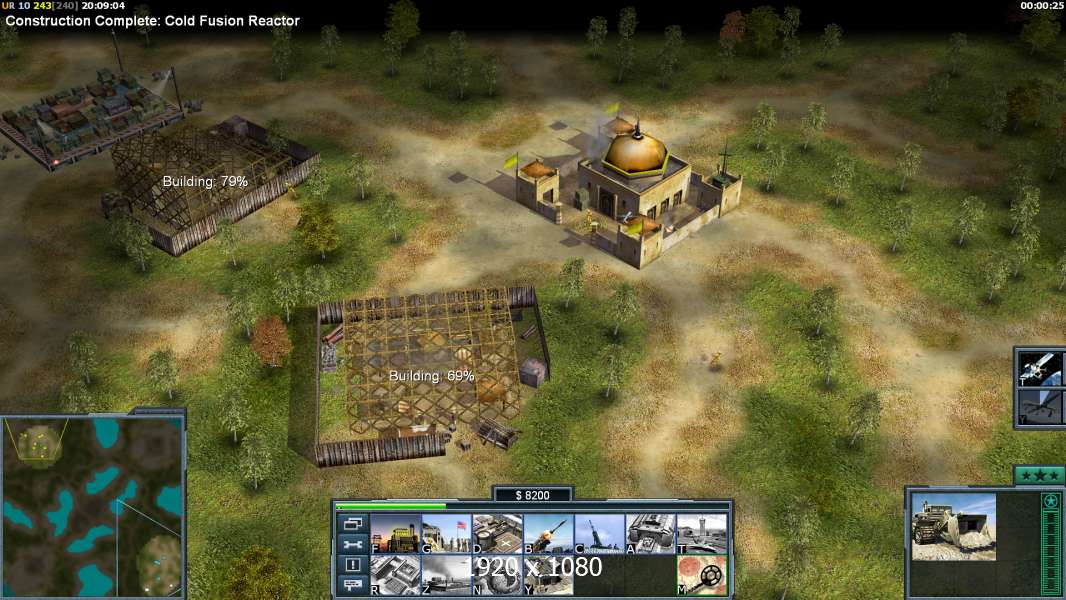The width and height of the screenshot is (1066, 600).
Task: Build the power plant structure, hotkey F
Action: (x=395, y=534)
